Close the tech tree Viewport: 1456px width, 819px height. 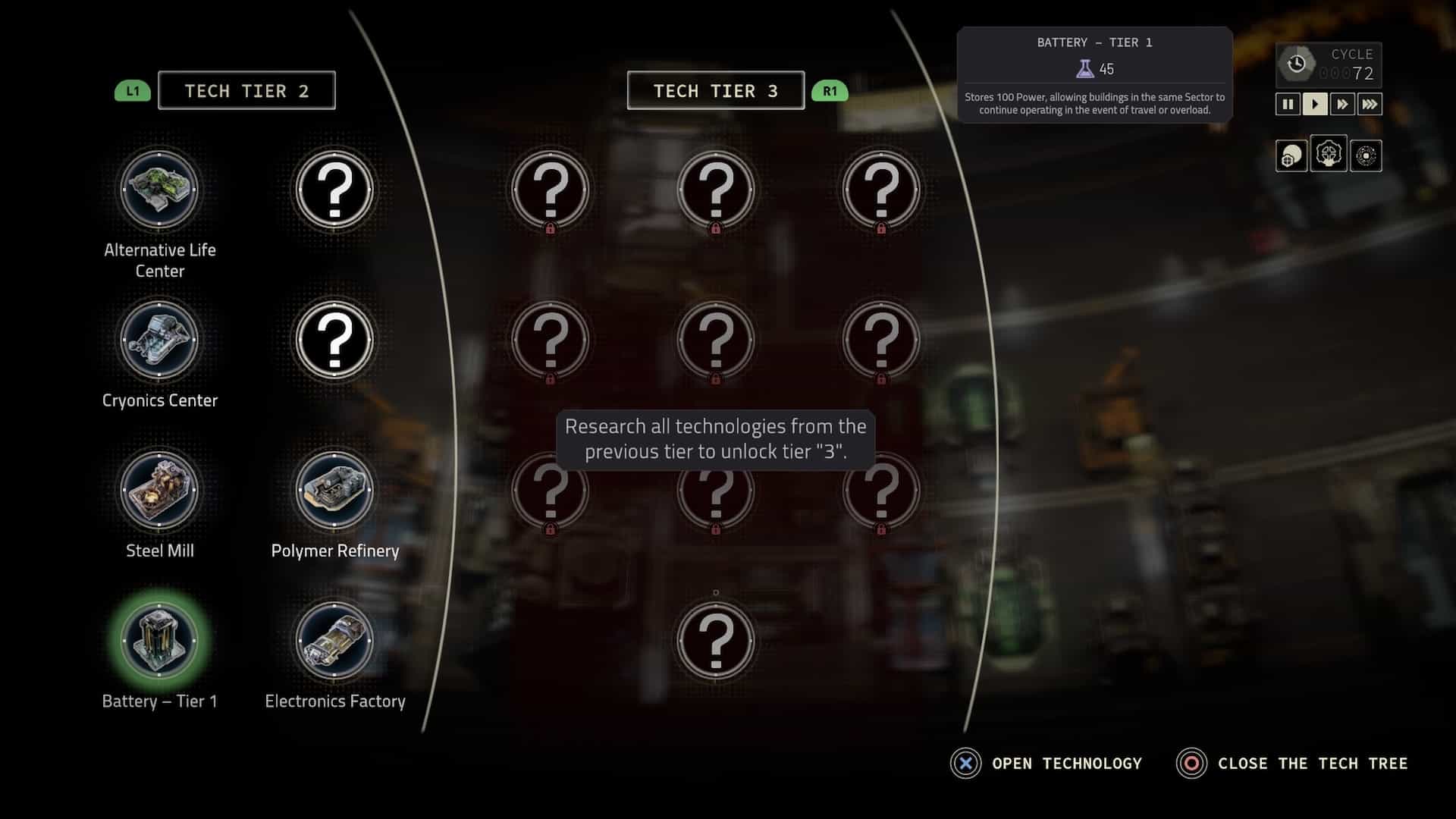1291,764
